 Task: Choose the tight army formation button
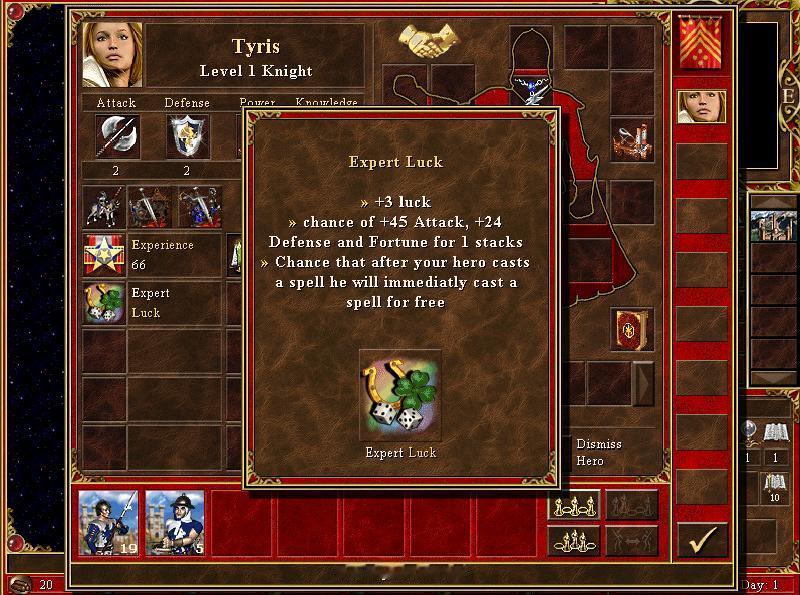click(x=573, y=541)
